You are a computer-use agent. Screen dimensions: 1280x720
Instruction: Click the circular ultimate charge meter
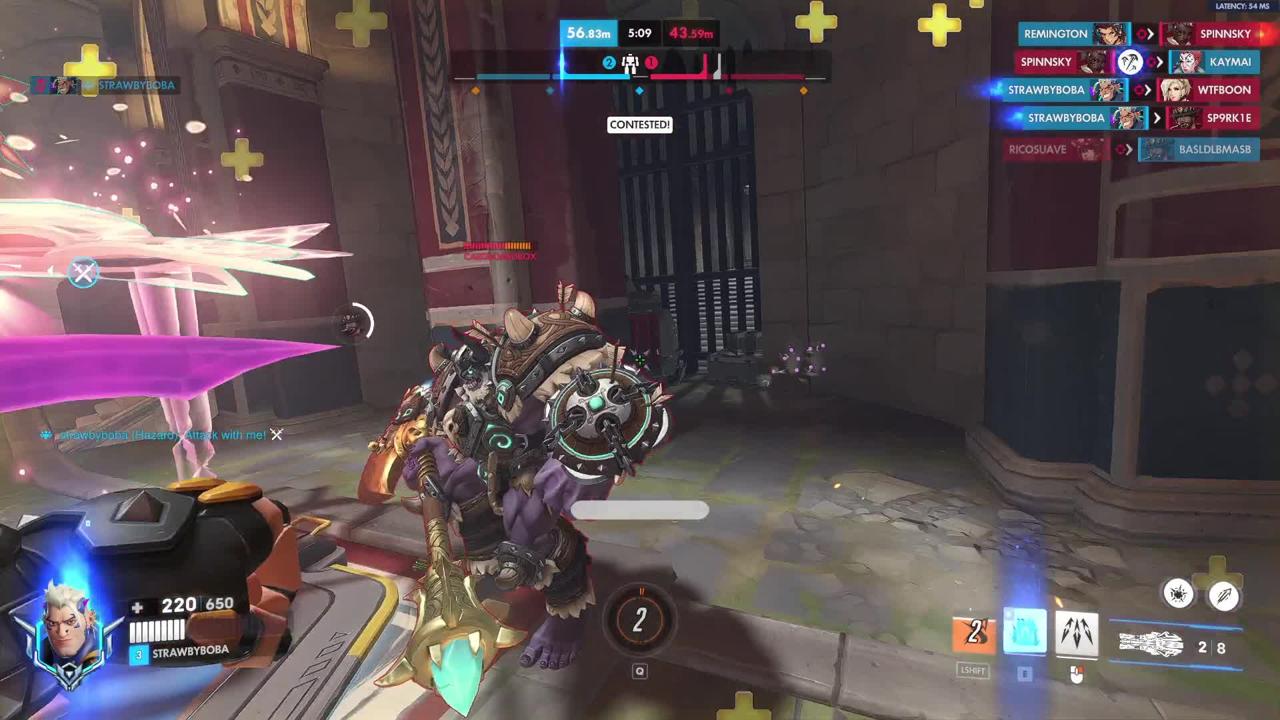(640, 620)
